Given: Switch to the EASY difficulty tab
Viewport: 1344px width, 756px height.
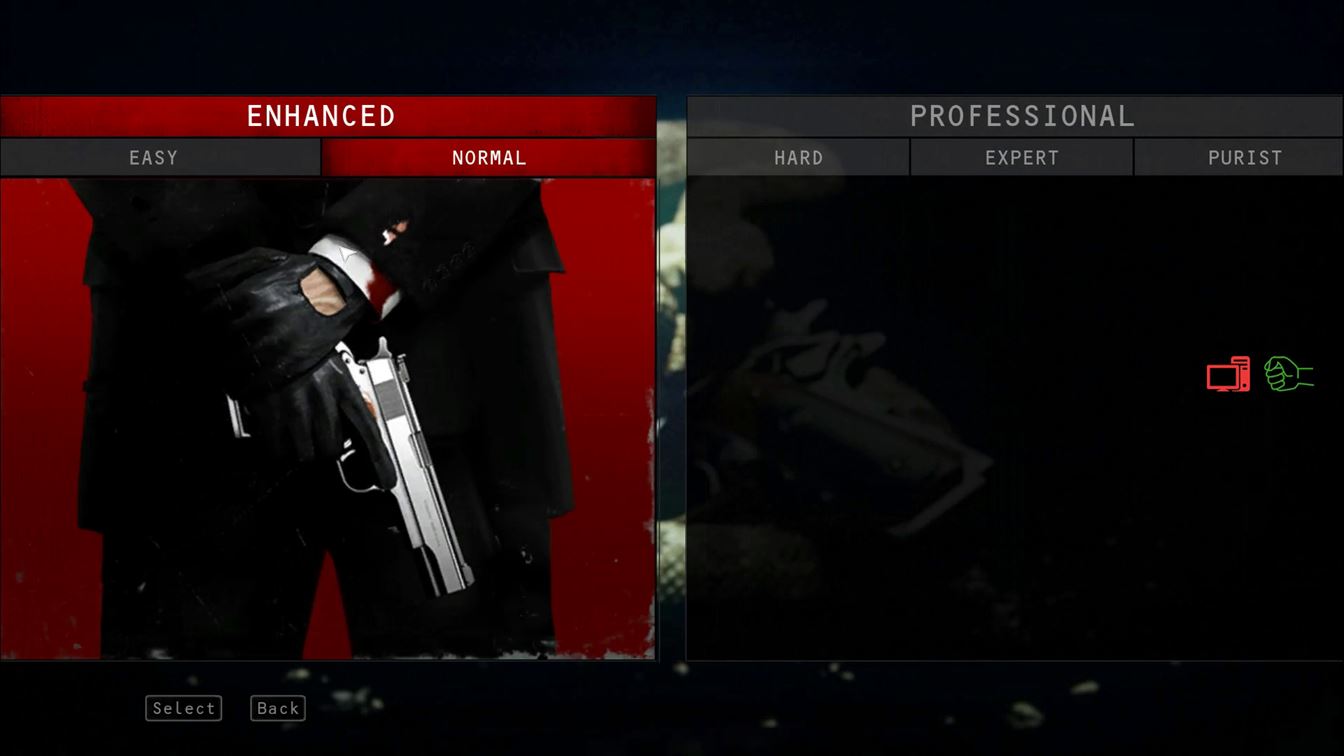Looking at the screenshot, I should (x=153, y=157).
